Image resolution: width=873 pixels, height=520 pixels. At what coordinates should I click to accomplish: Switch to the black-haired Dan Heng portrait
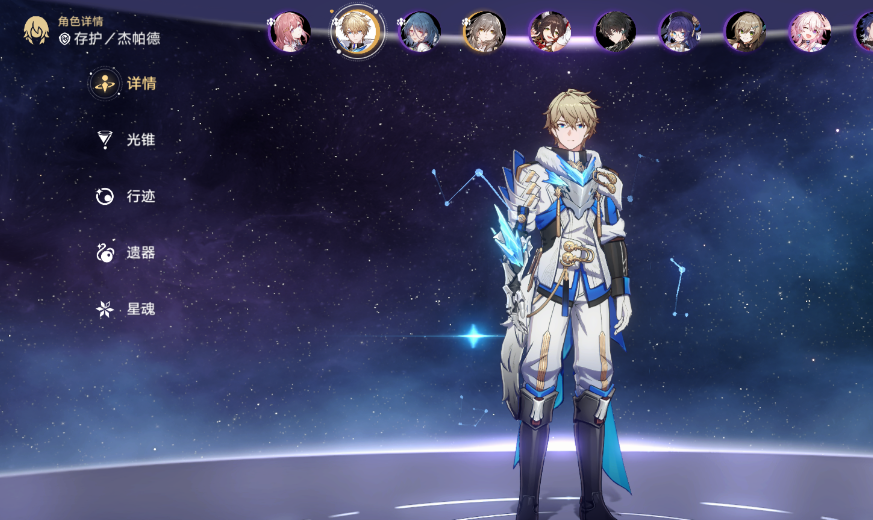(x=615, y=32)
